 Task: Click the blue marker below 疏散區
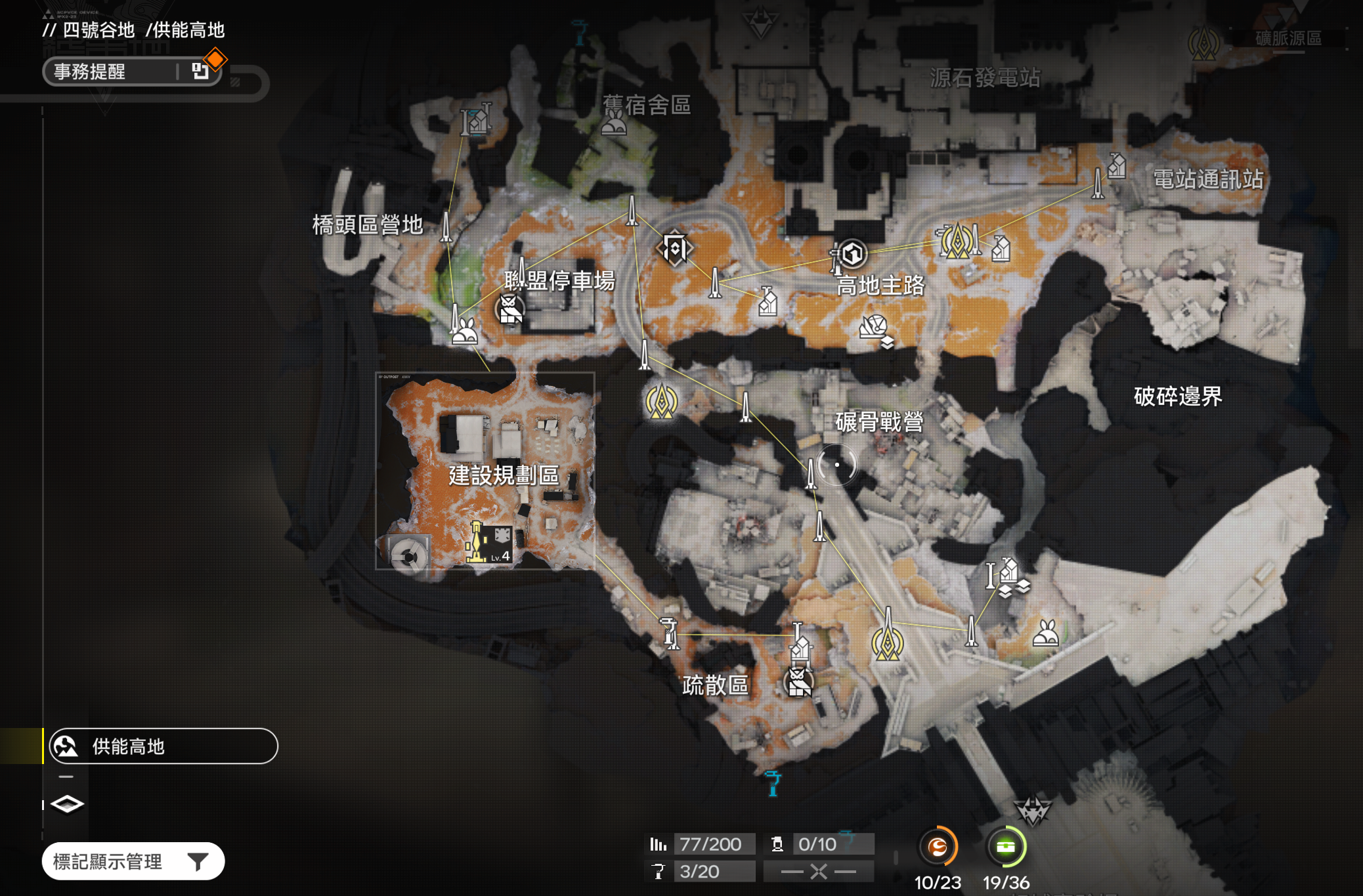[x=773, y=782]
